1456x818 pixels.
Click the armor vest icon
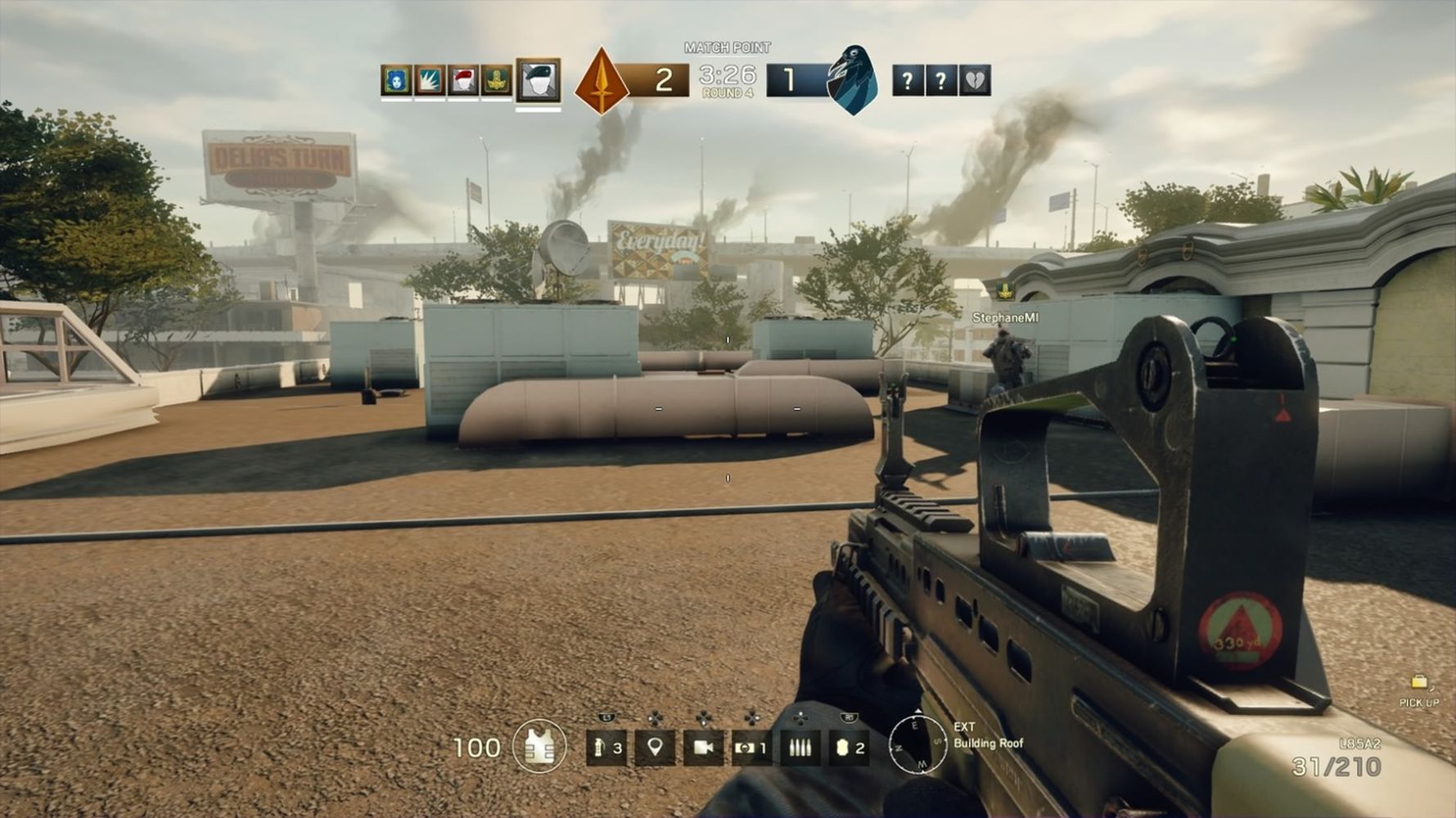[x=539, y=747]
